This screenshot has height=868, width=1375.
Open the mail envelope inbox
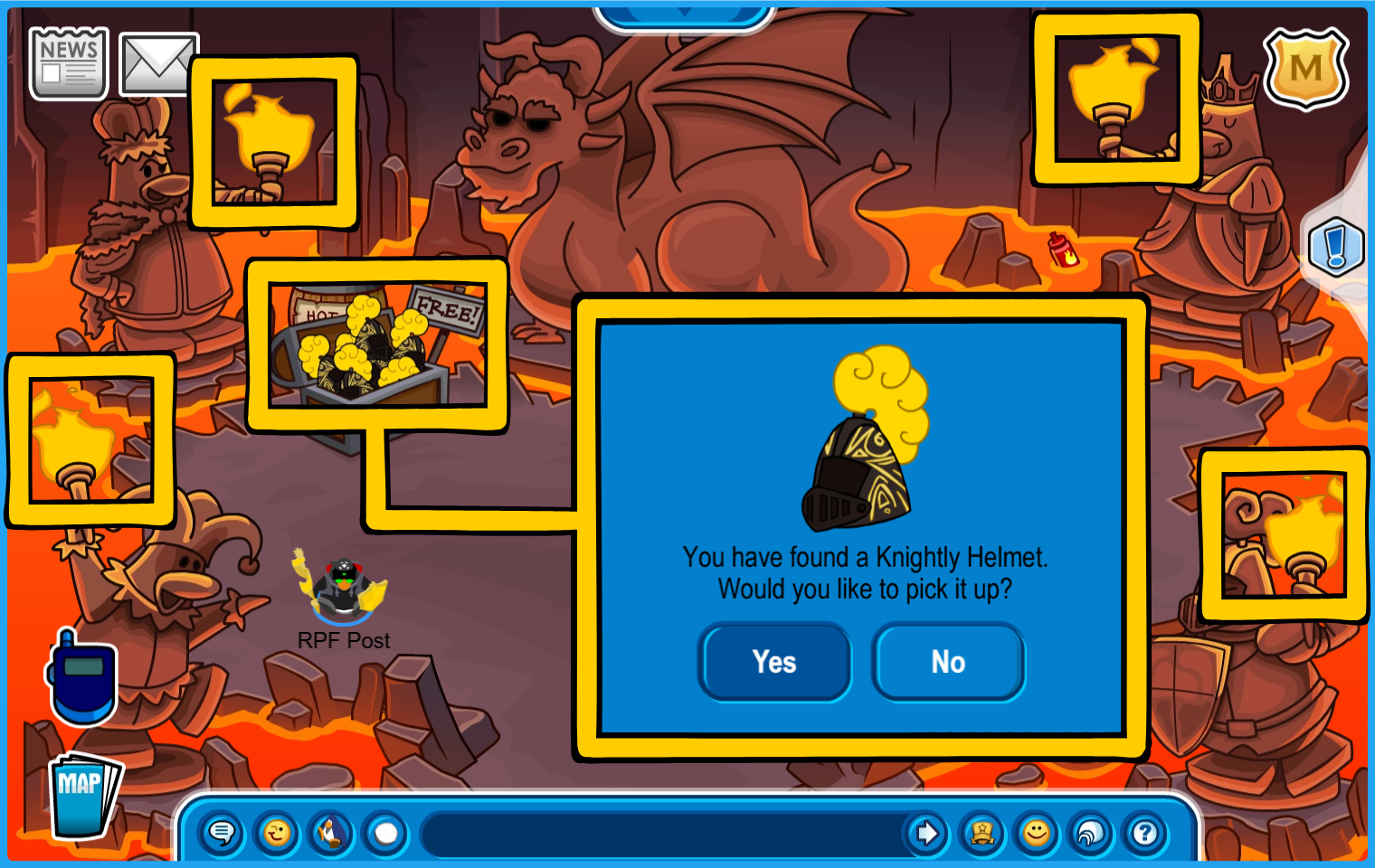157,63
